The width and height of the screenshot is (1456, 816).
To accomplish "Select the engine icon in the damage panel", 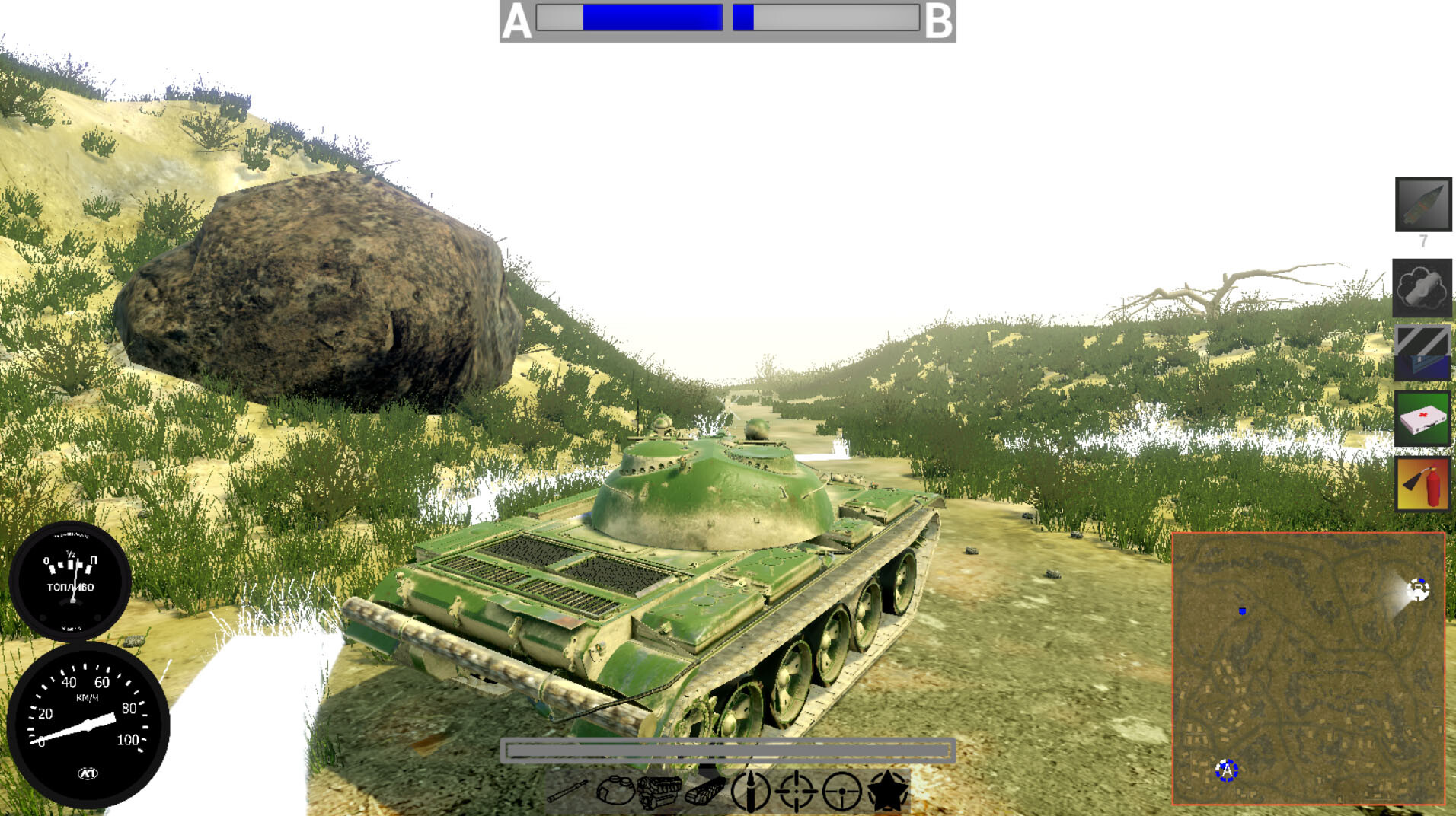I will coord(659,792).
